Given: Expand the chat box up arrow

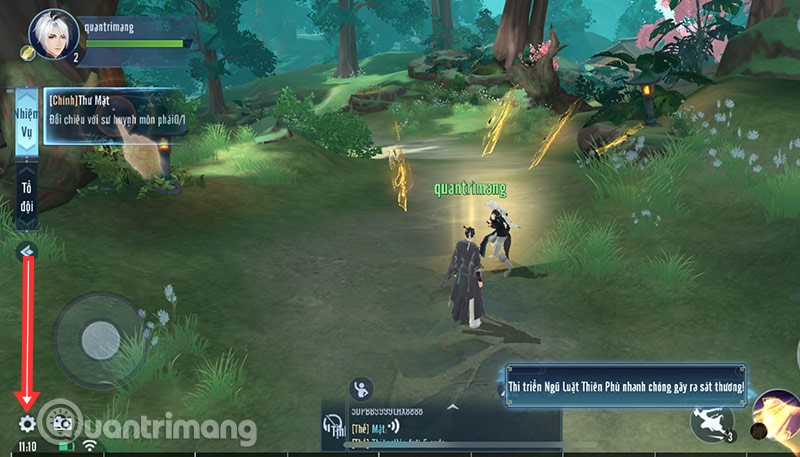Looking at the screenshot, I should coord(451,407).
